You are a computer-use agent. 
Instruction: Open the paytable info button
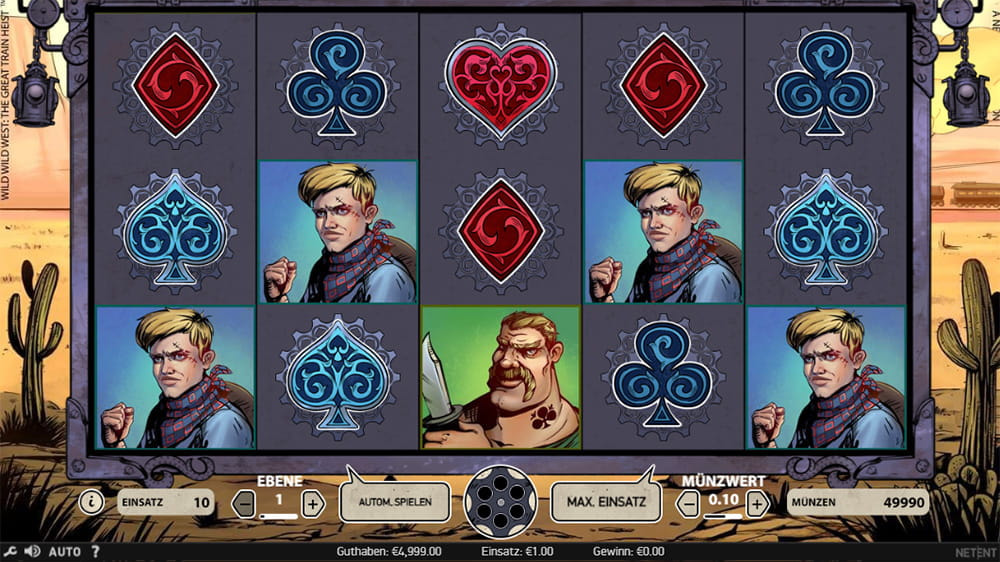click(x=91, y=502)
